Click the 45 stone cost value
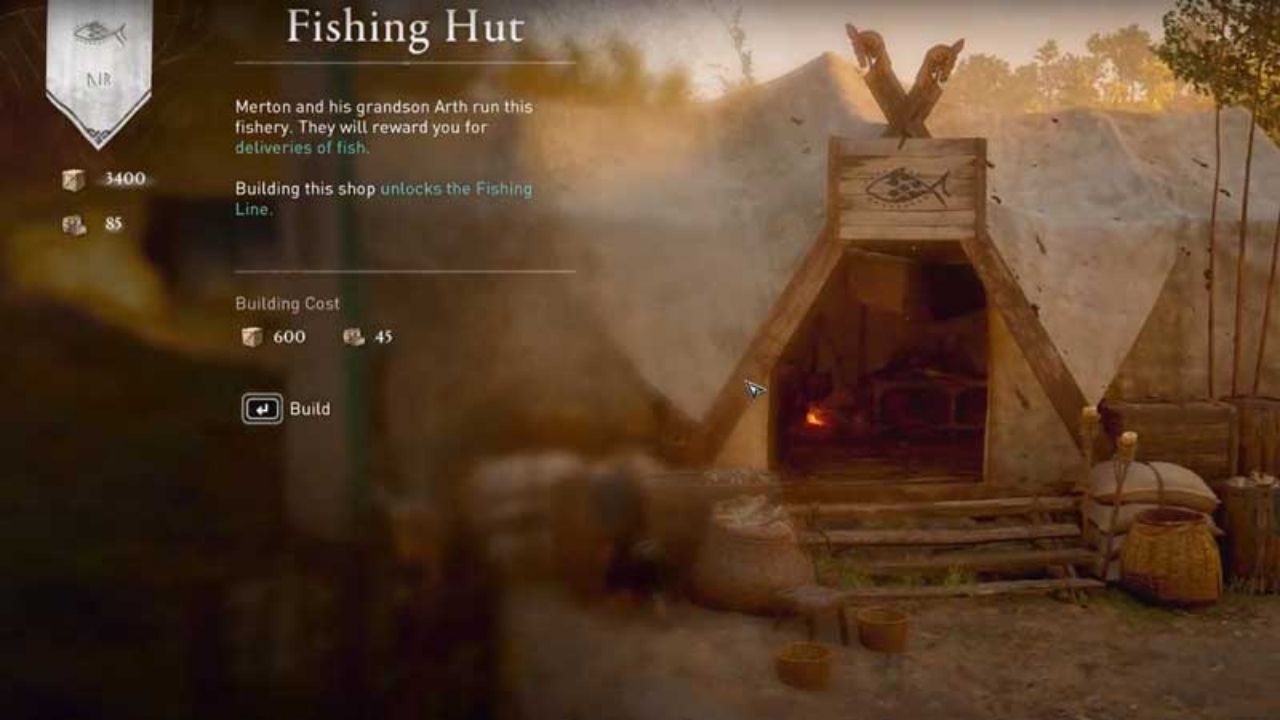The width and height of the screenshot is (1280, 720). point(384,337)
